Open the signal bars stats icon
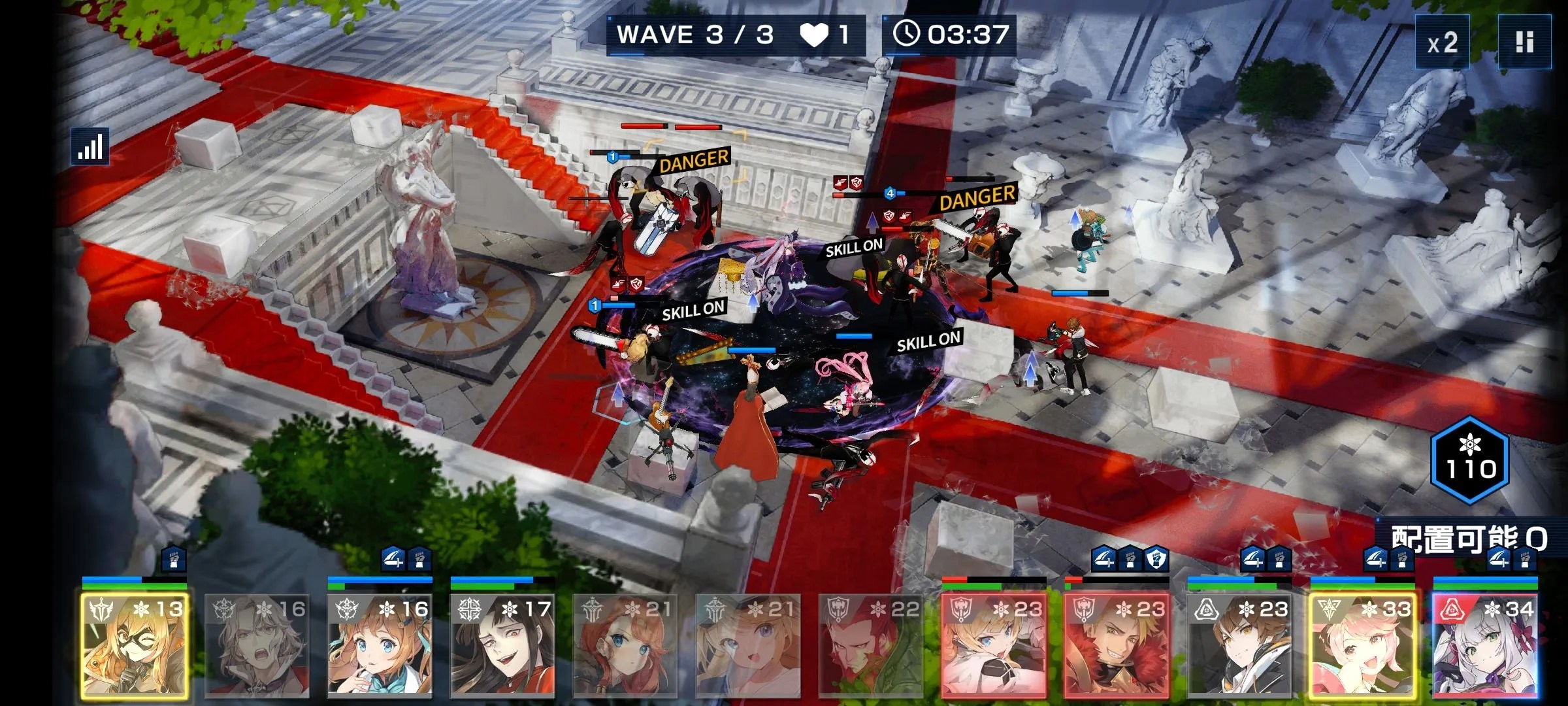 pos(90,146)
